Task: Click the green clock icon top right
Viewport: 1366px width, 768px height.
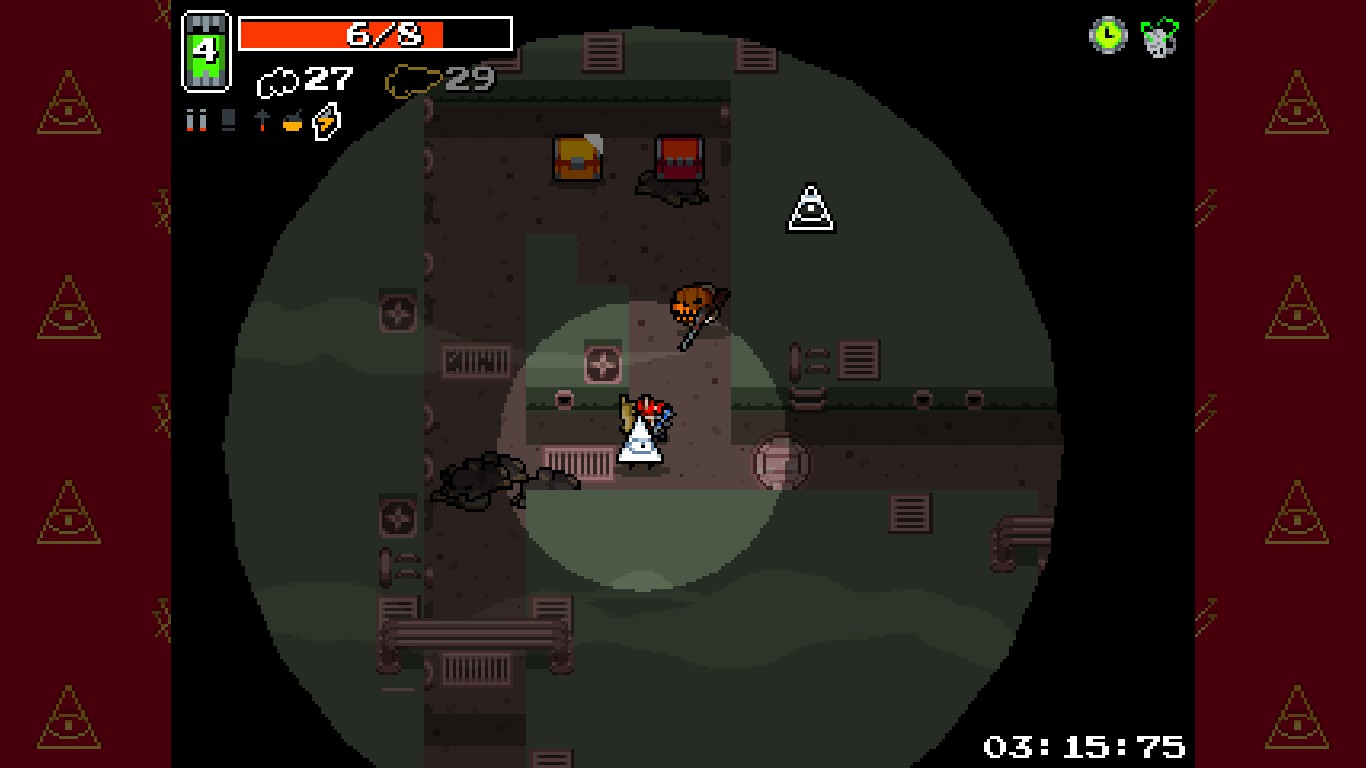Action: [1108, 36]
